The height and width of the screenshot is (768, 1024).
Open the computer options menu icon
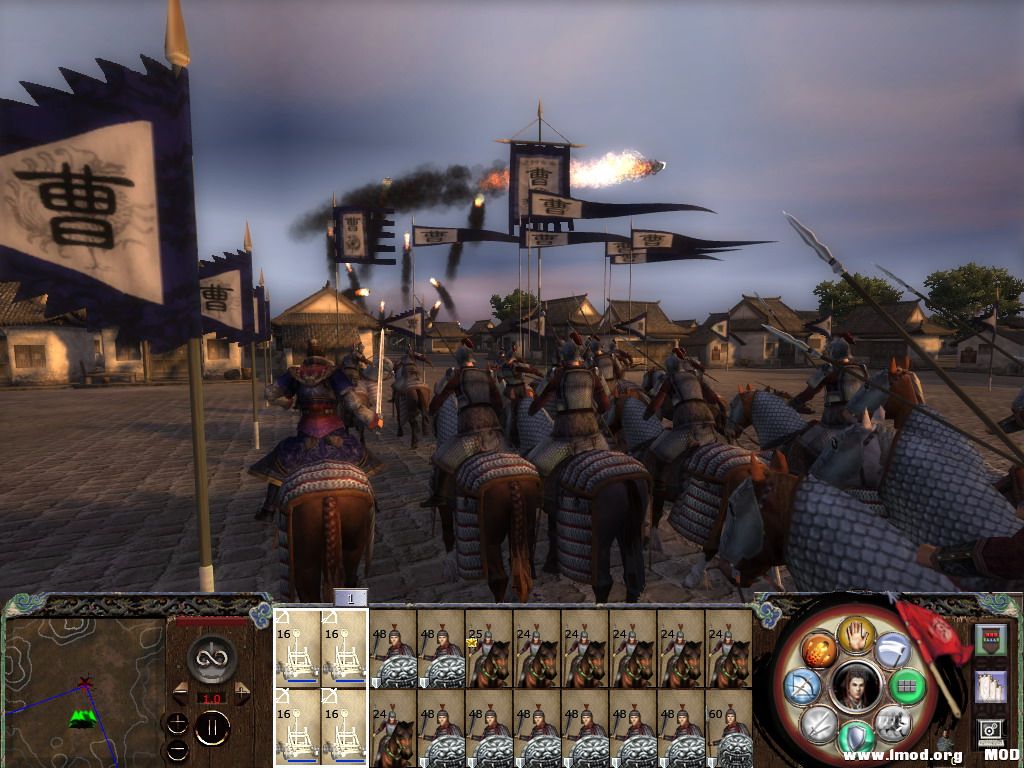[991, 731]
